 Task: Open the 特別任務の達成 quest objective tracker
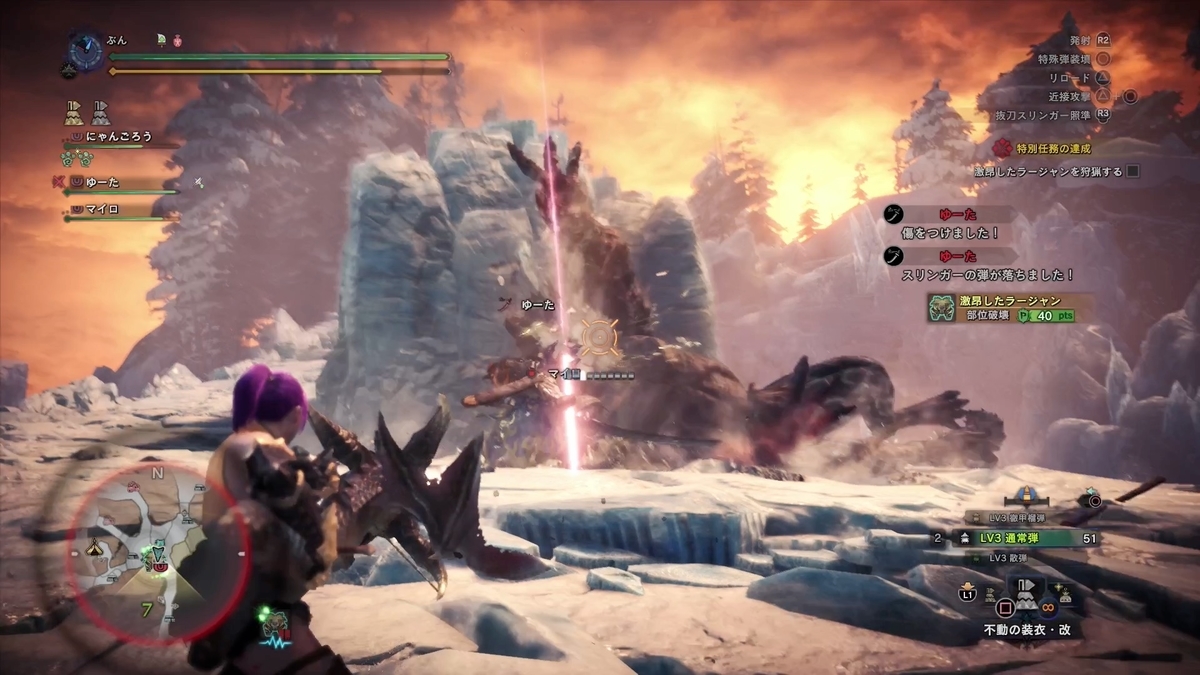[1049, 149]
